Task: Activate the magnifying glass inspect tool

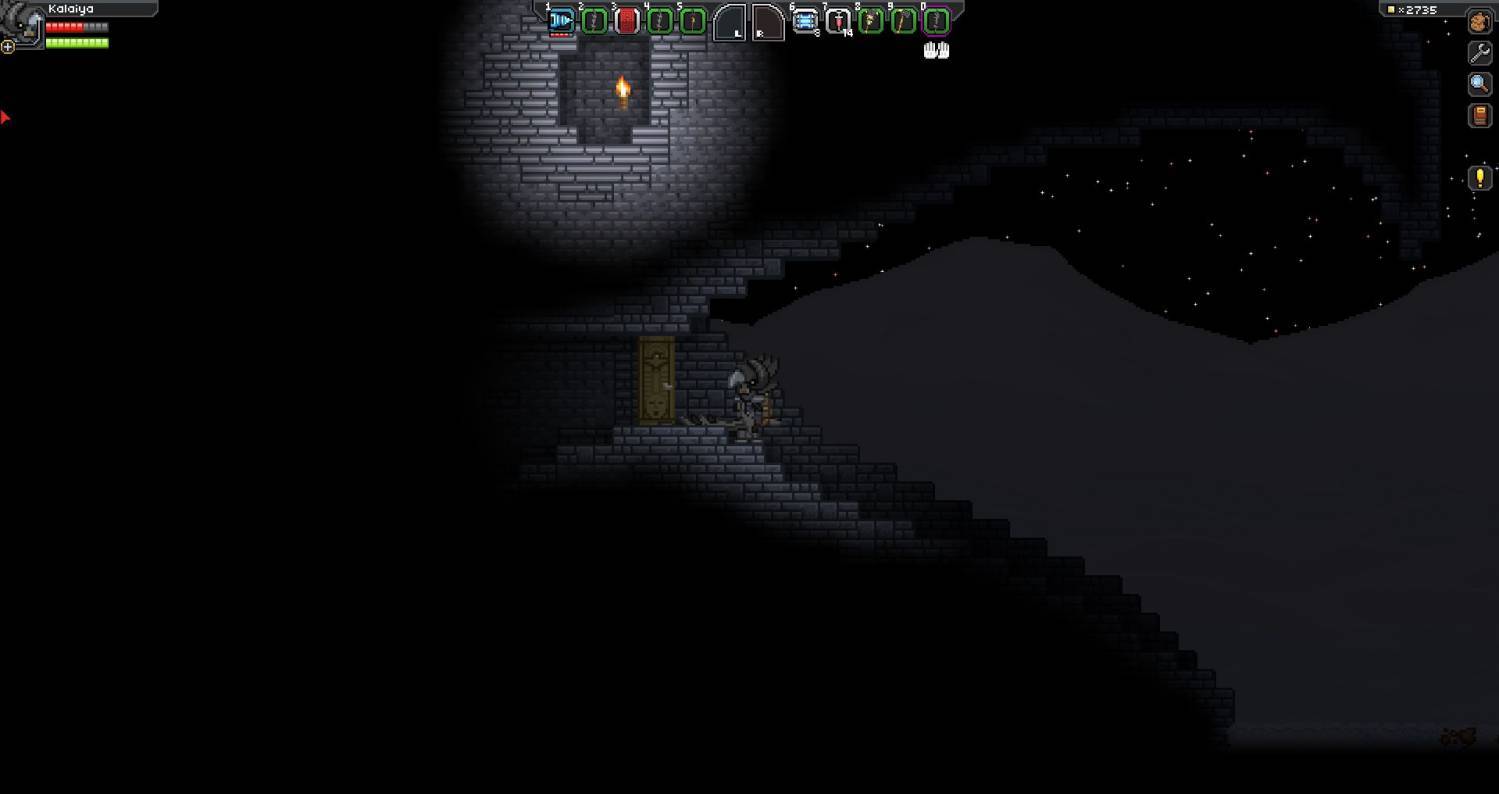Action: click(1479, 84)
